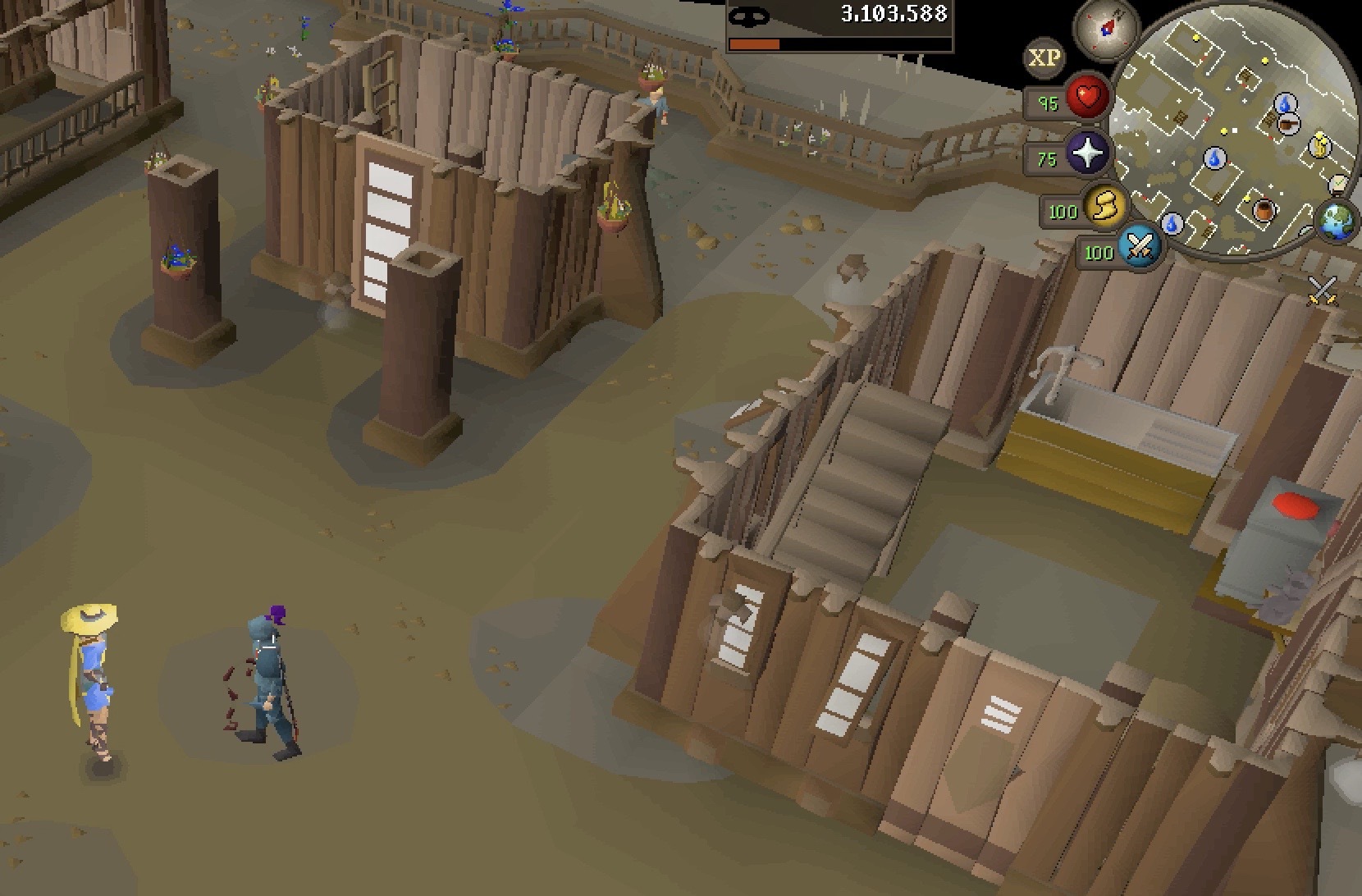Activate the crossed swords special attack orb
The width and height of the screenshot is (1362, 896).
pyautogui.click(x=1139, y=245)
